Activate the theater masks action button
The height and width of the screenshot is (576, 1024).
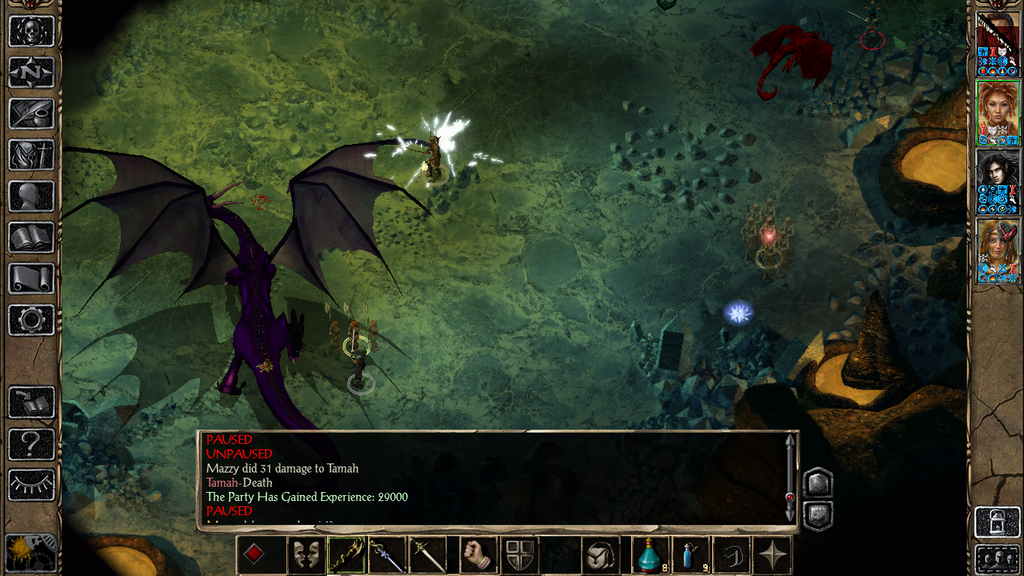click(x=304, y=555)
